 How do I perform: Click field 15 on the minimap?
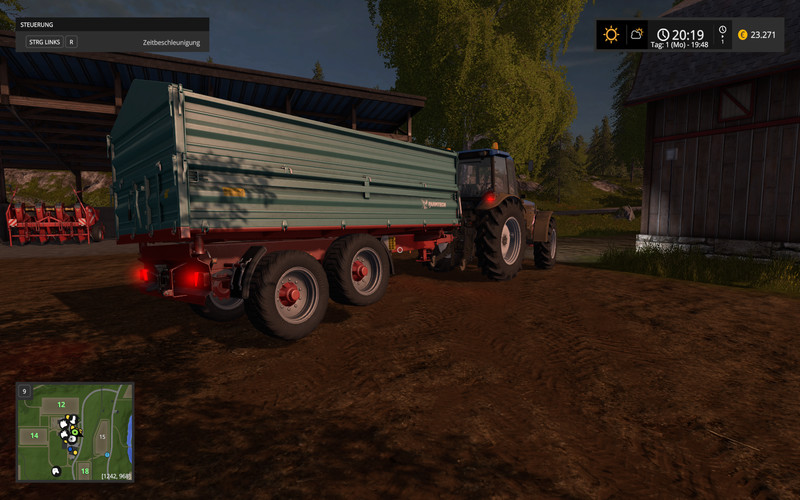point(101,437)
